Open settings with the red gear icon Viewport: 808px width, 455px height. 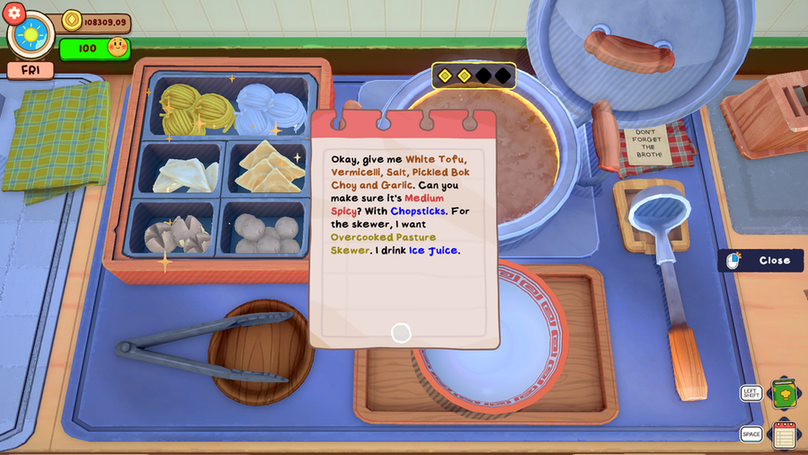14,12
